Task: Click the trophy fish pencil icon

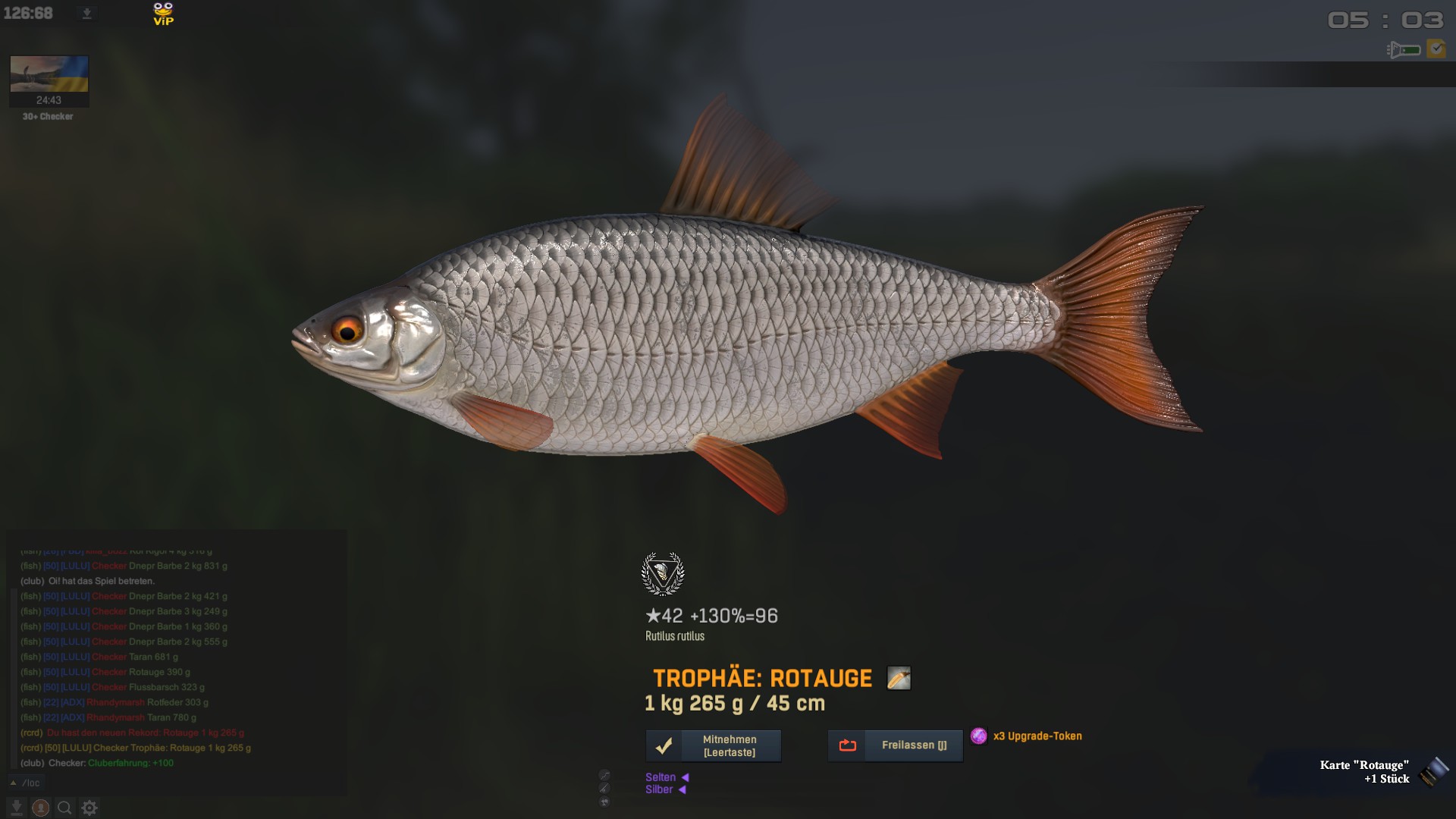Action: [x=899, y=678]
